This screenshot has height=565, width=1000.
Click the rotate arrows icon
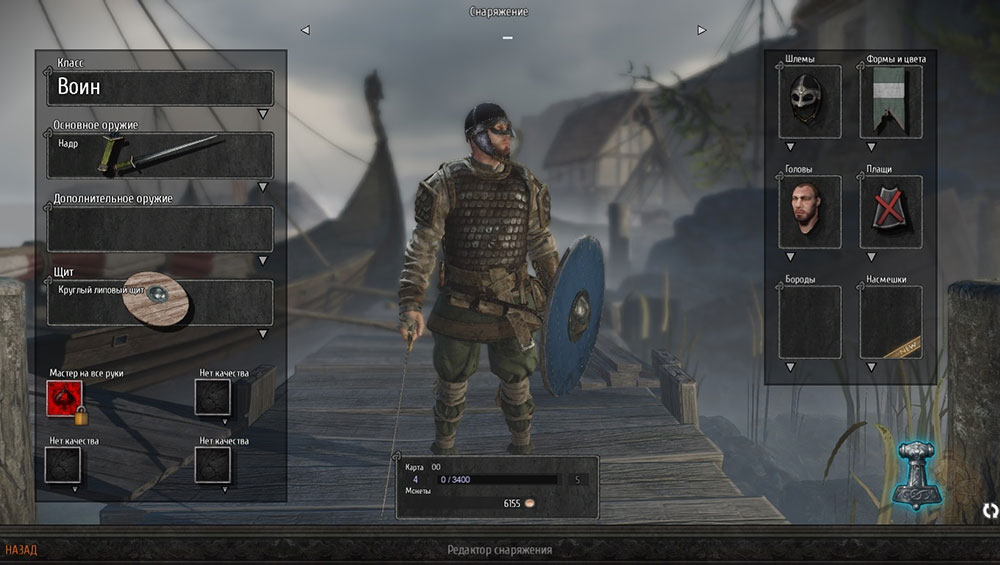pyautogui.click(x=990, y=511)
